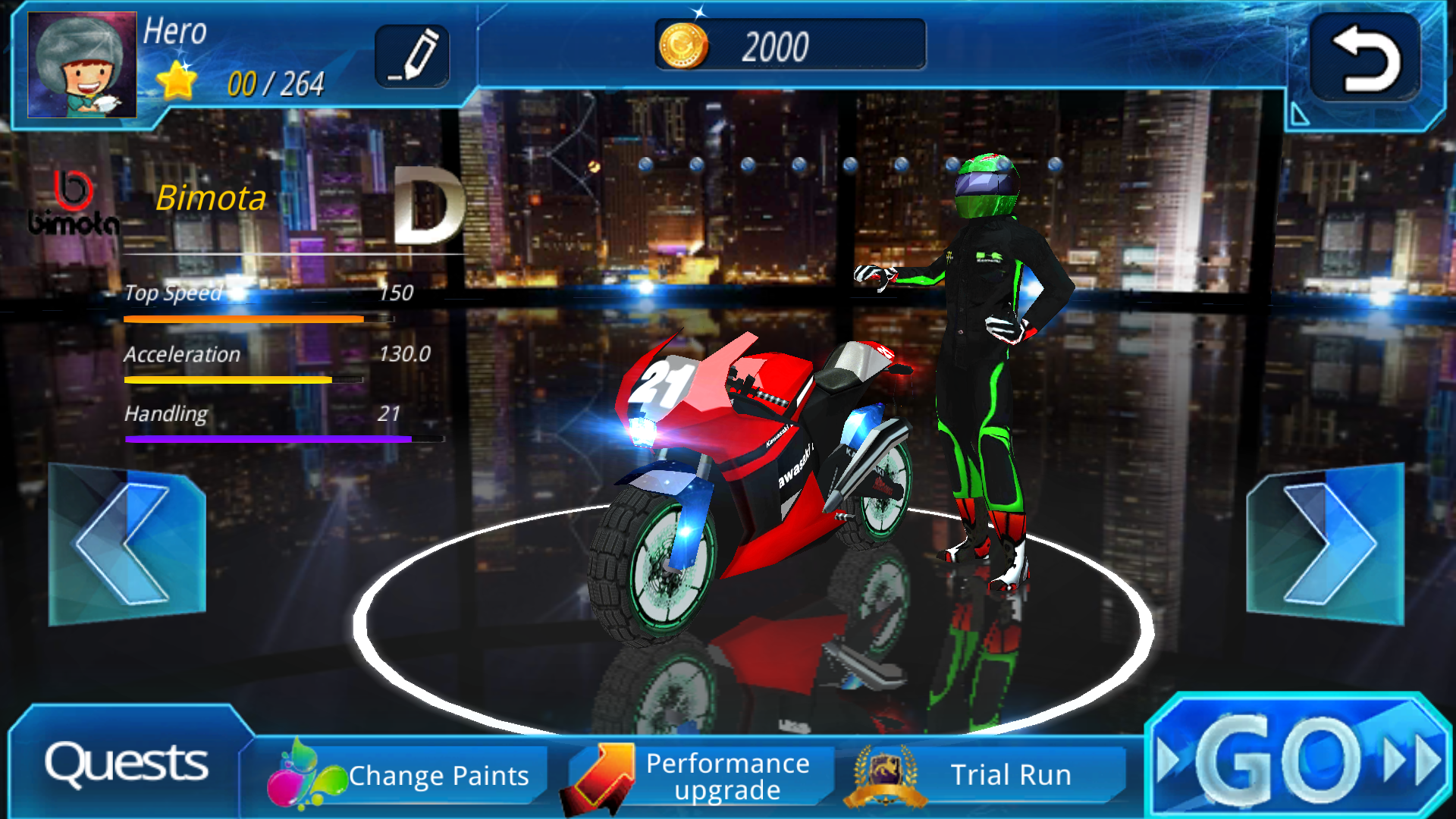
Task: Open the Quests panel
Action: click(125, 766)
